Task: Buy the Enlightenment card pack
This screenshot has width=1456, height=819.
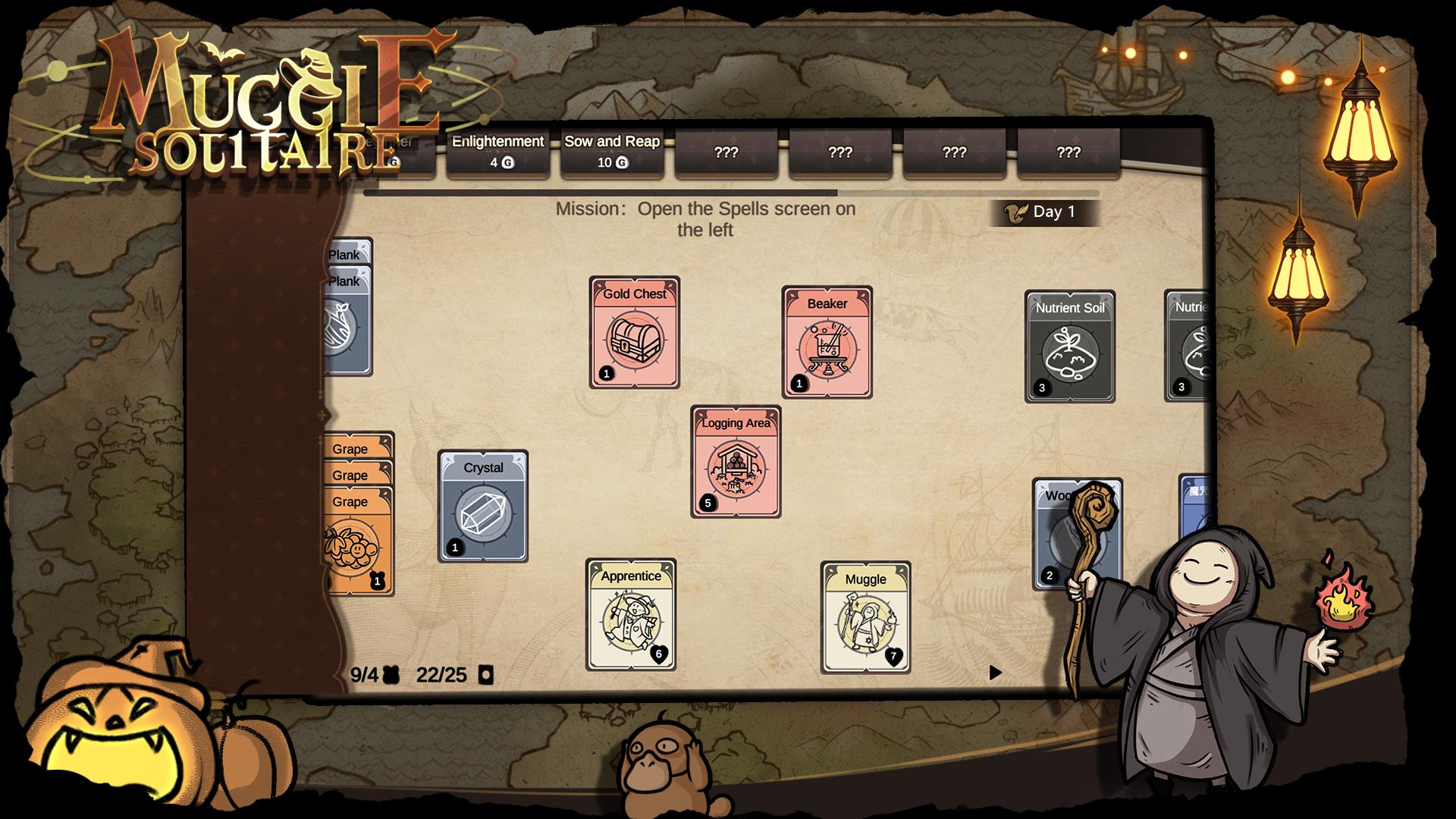Action: 497,152
